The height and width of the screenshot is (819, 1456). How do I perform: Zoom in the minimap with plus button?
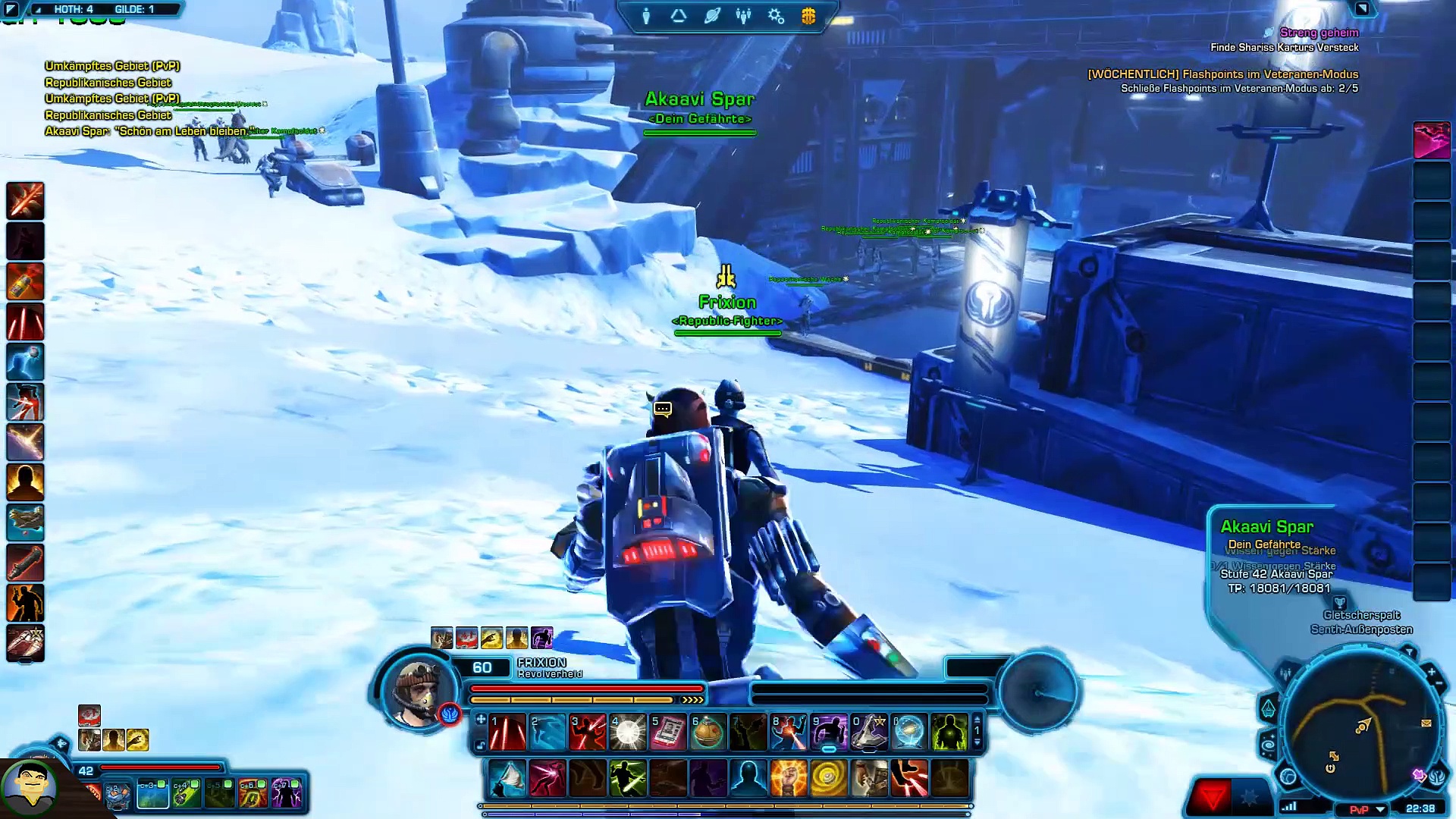[1431, 672]
